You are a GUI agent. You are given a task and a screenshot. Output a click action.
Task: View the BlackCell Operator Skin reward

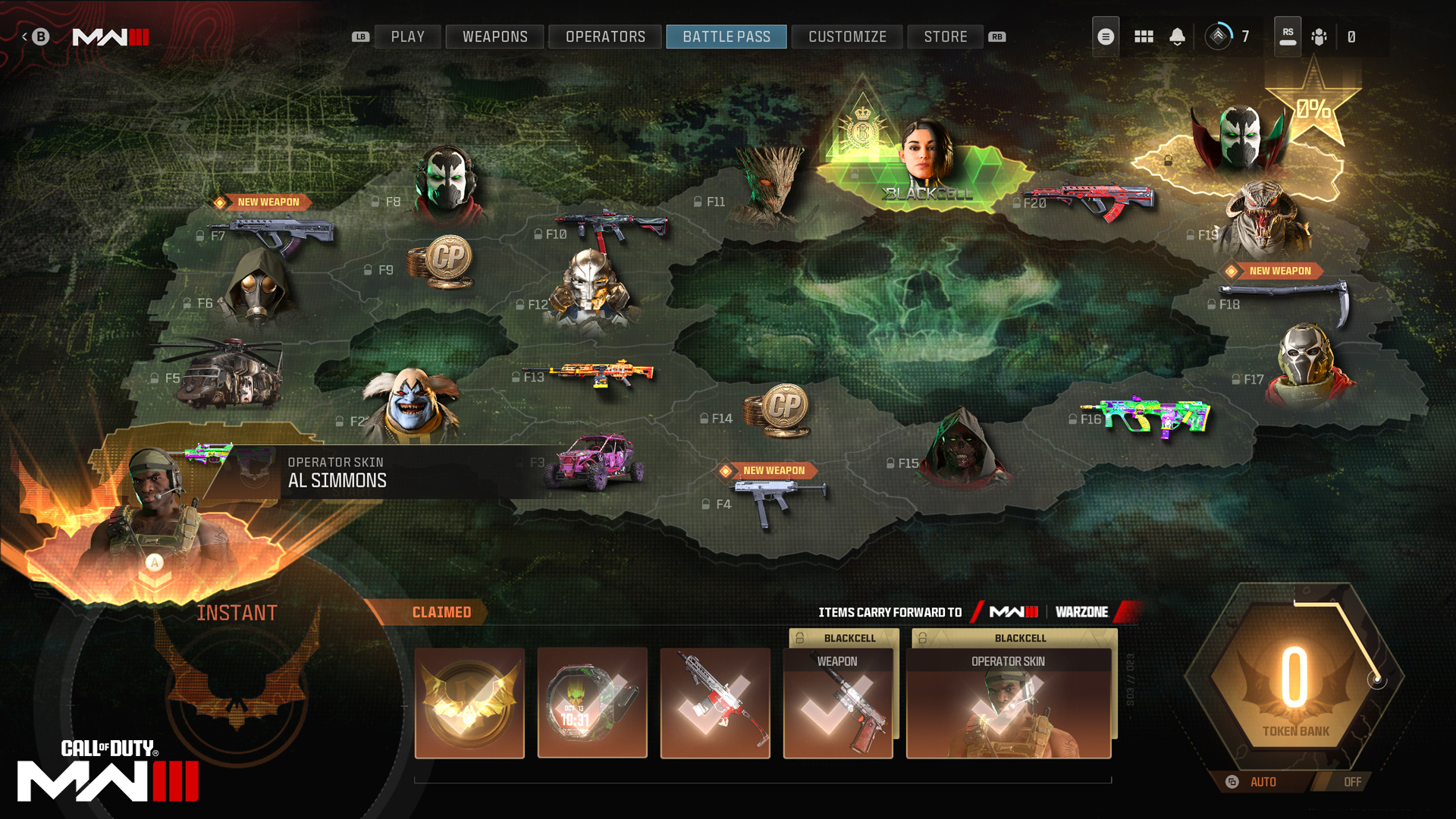click(x=1009, y=703)
